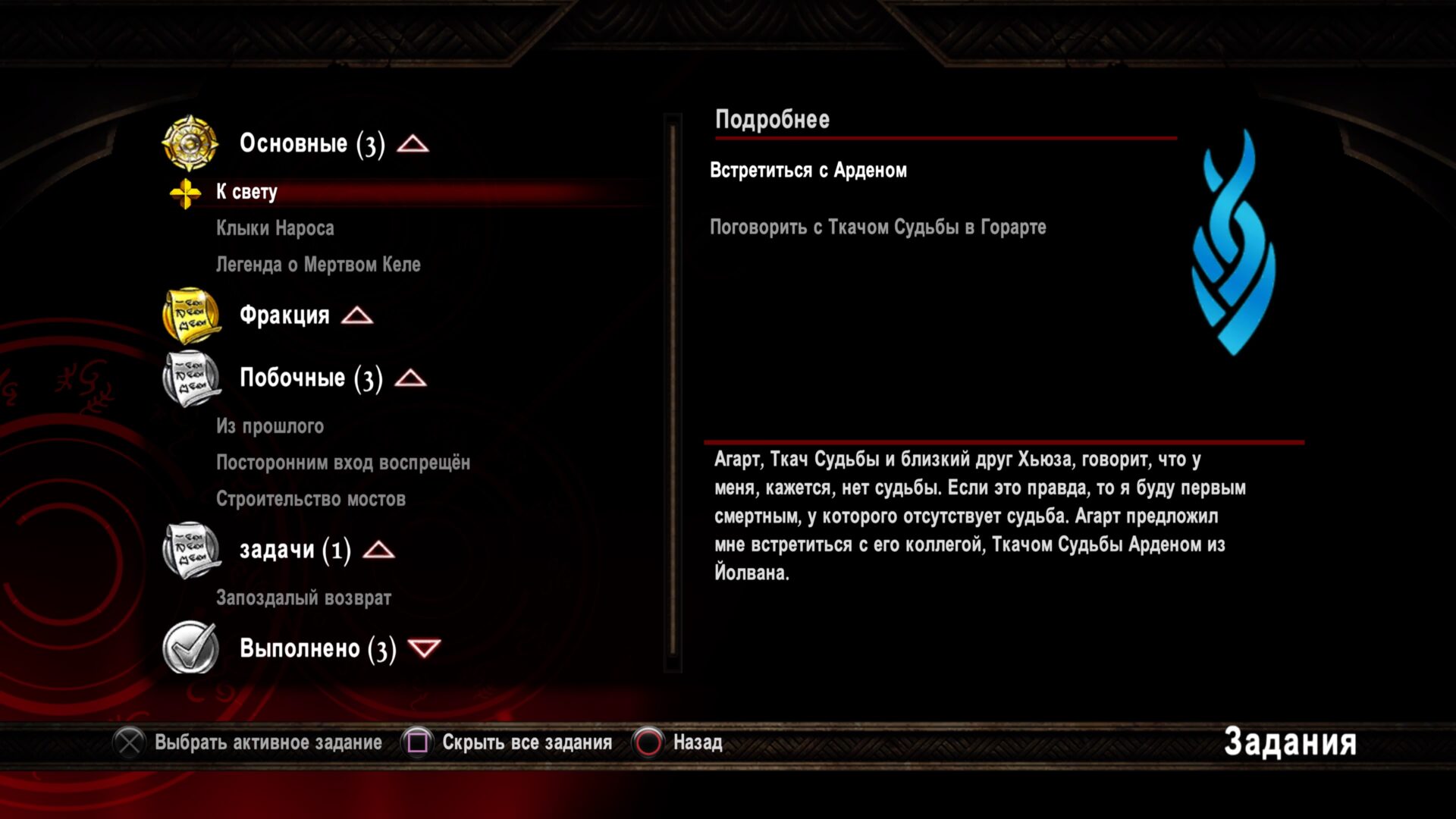The image size is (1456, 819).
Task: Choose the quest "Строительство мостов"
Action: tap(311, 499)
